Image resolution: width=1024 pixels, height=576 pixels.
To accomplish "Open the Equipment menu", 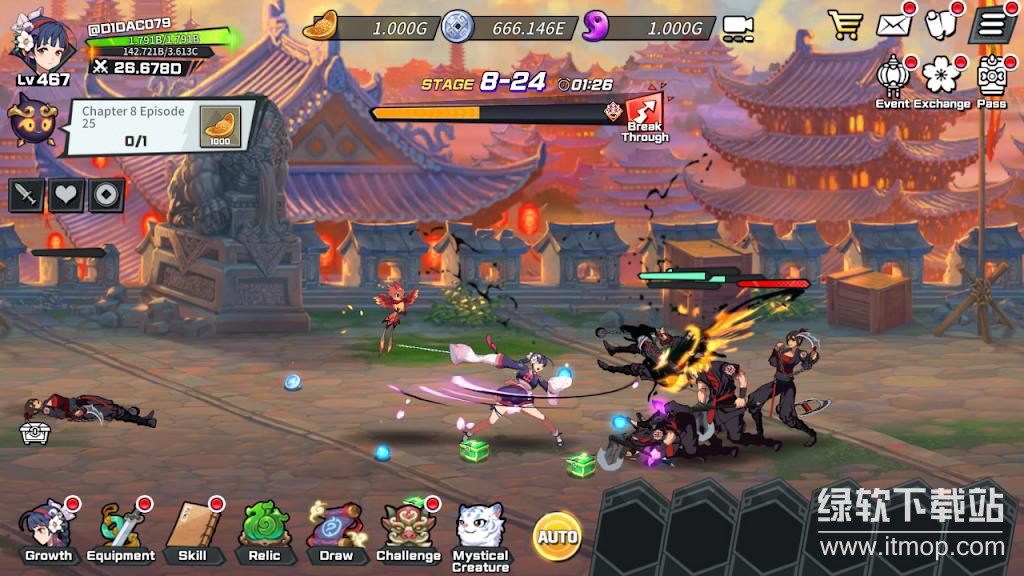I will pos(120,530).
